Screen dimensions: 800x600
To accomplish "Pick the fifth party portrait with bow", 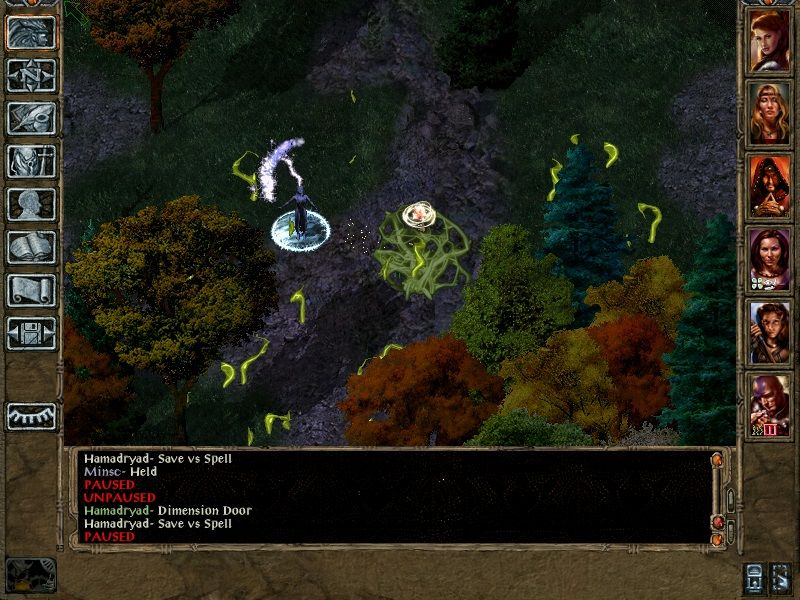I will 769,335.
